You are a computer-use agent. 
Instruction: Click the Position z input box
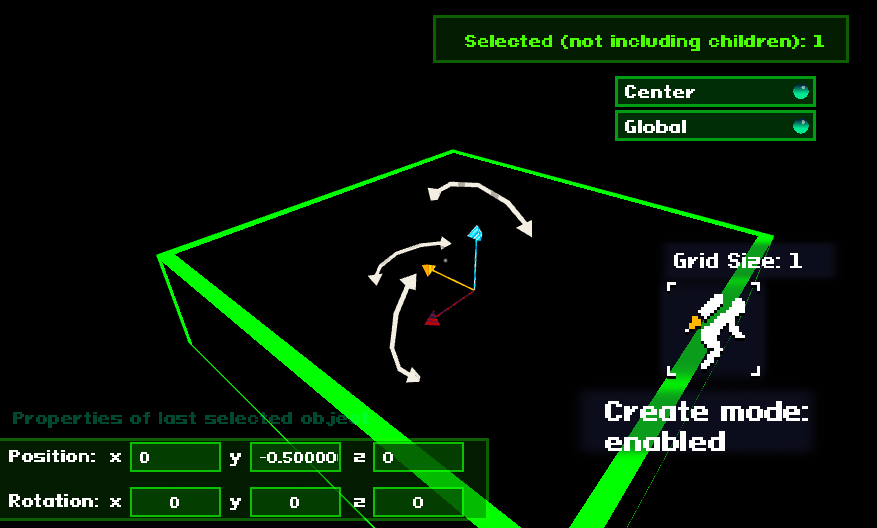[418, 457]
